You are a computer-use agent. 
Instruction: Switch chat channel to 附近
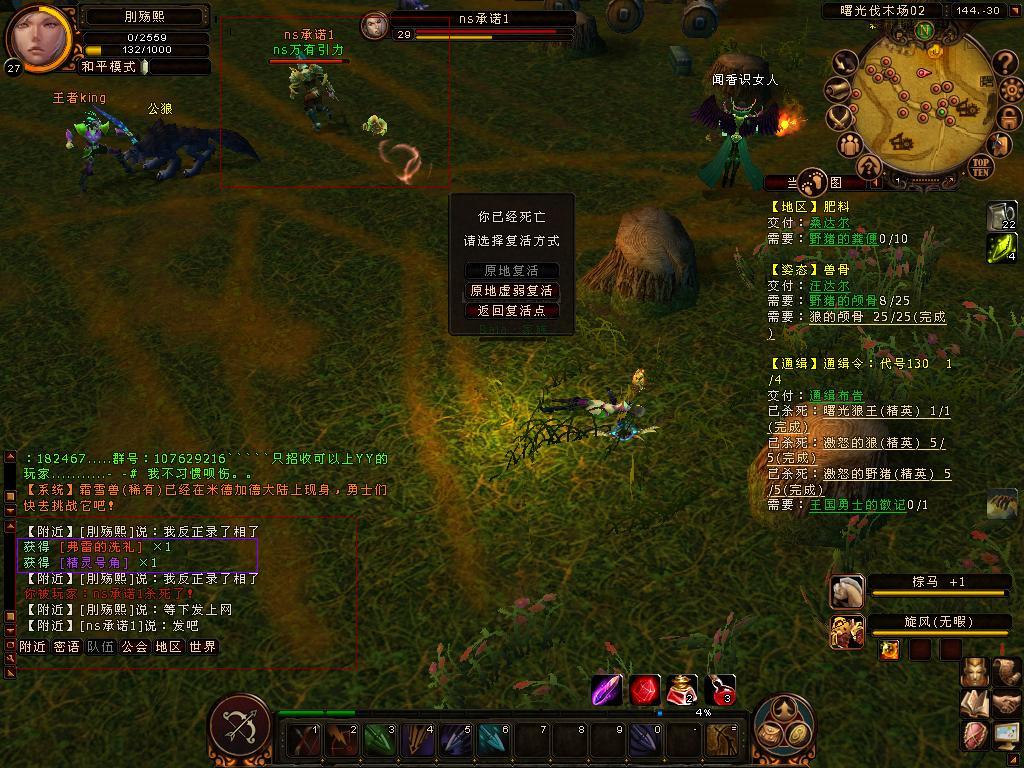[x=33, y=647]
